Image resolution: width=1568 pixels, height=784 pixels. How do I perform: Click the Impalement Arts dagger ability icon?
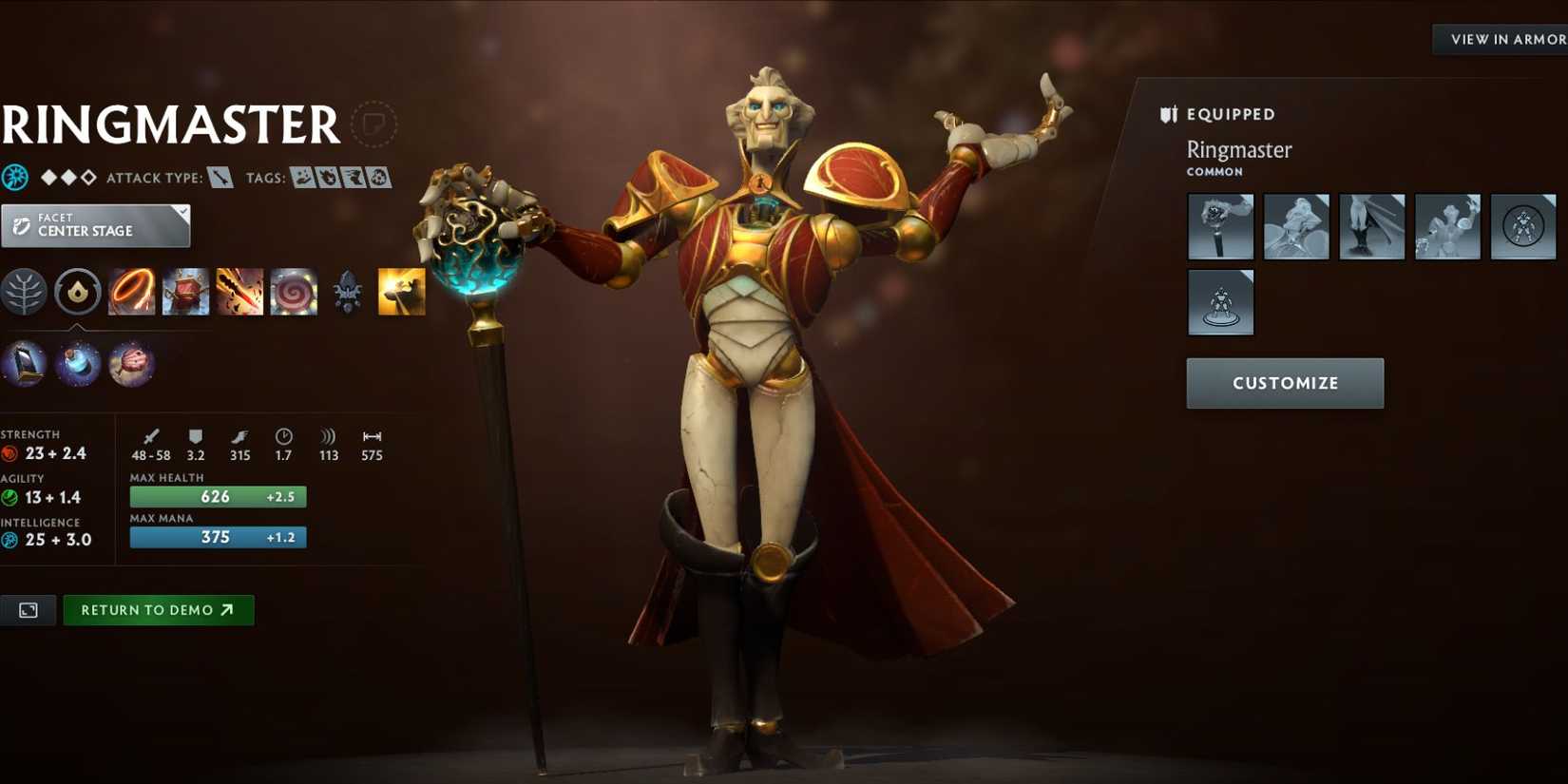pyautogui.click(x=239, y=292)
